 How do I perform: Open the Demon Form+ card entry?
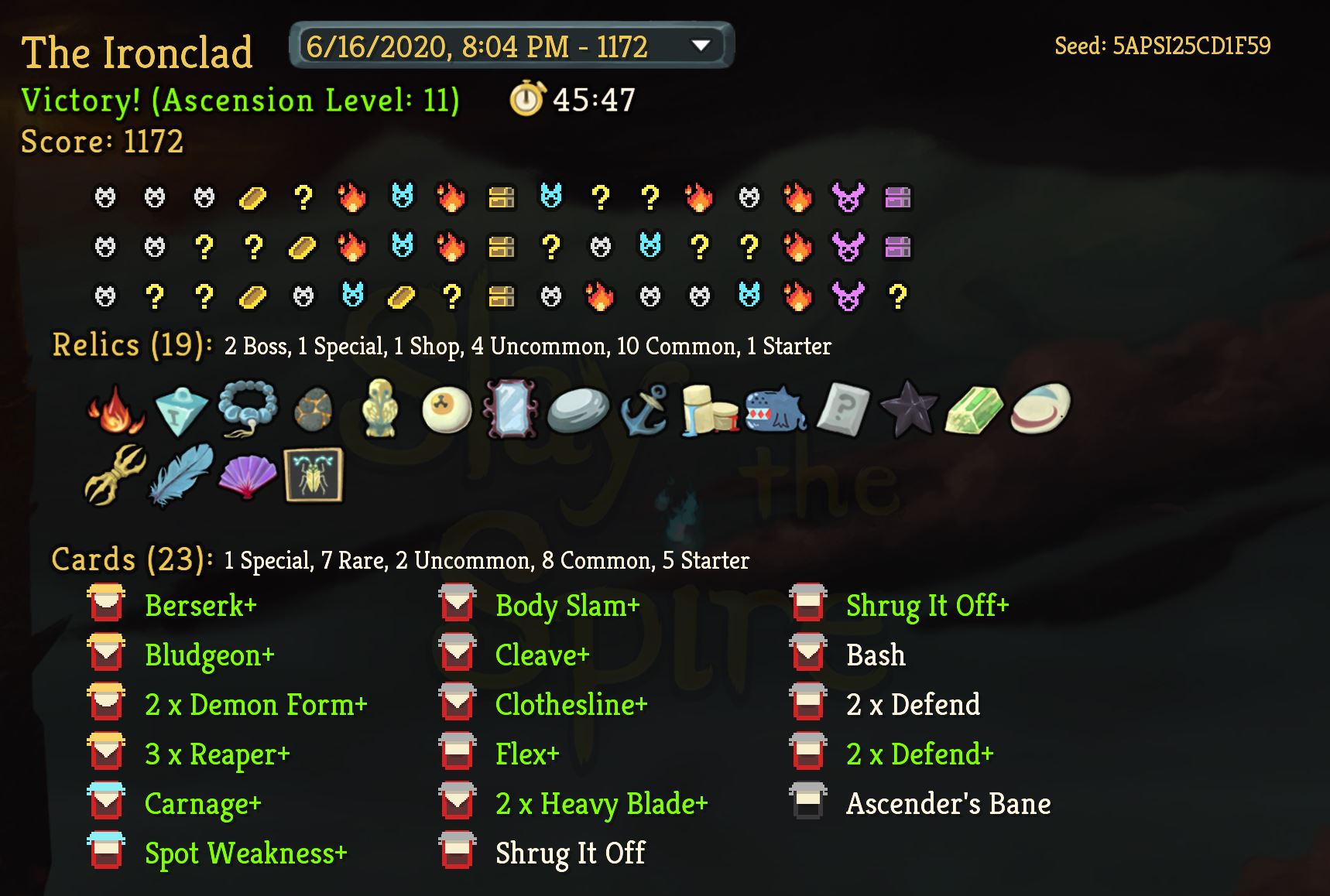coord(255,704)
